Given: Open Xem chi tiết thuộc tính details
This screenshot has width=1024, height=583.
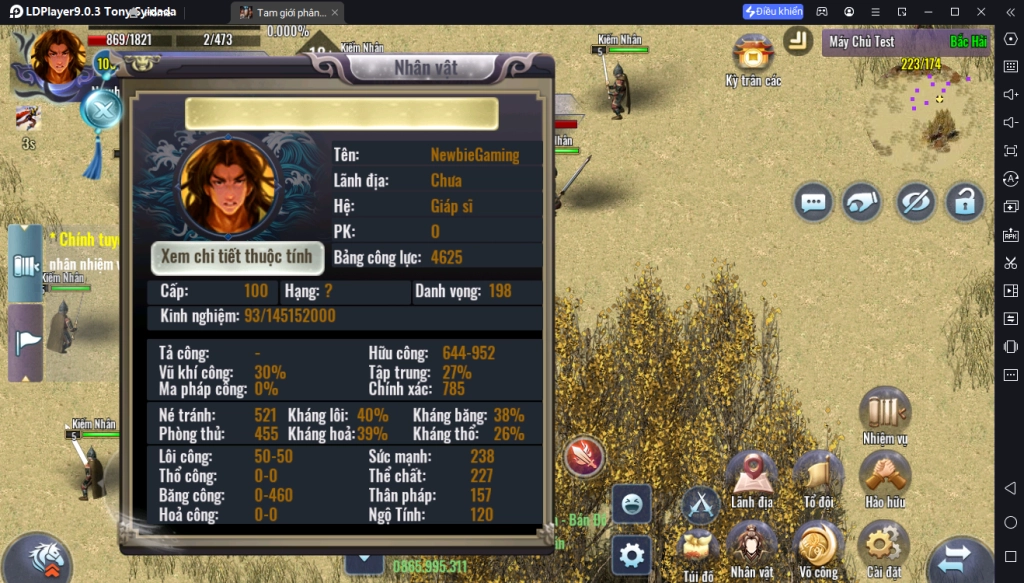Looking at the screenshot, I should click(238, 257).
